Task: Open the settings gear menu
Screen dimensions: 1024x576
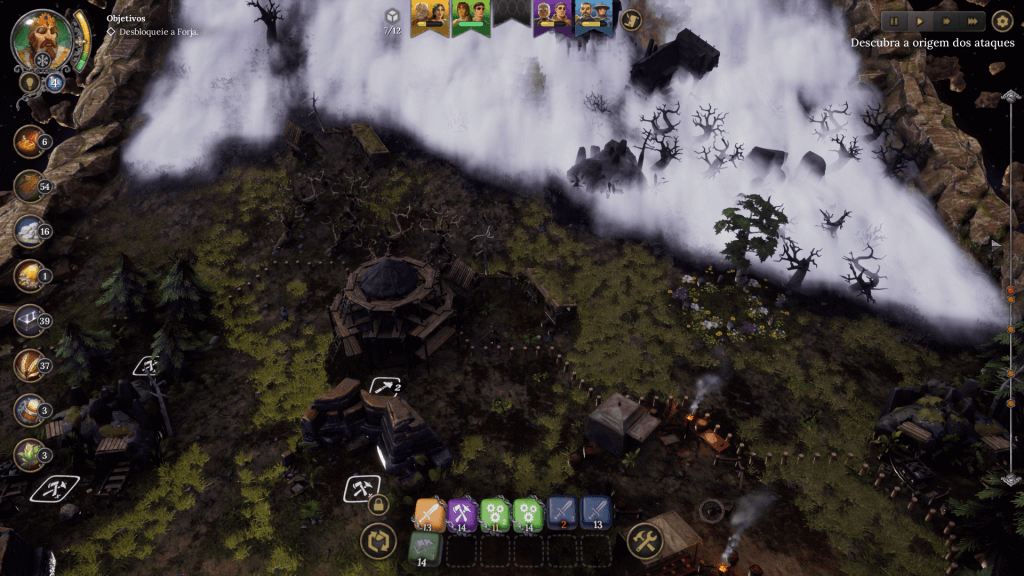Action: click(x=1002, y=21)
